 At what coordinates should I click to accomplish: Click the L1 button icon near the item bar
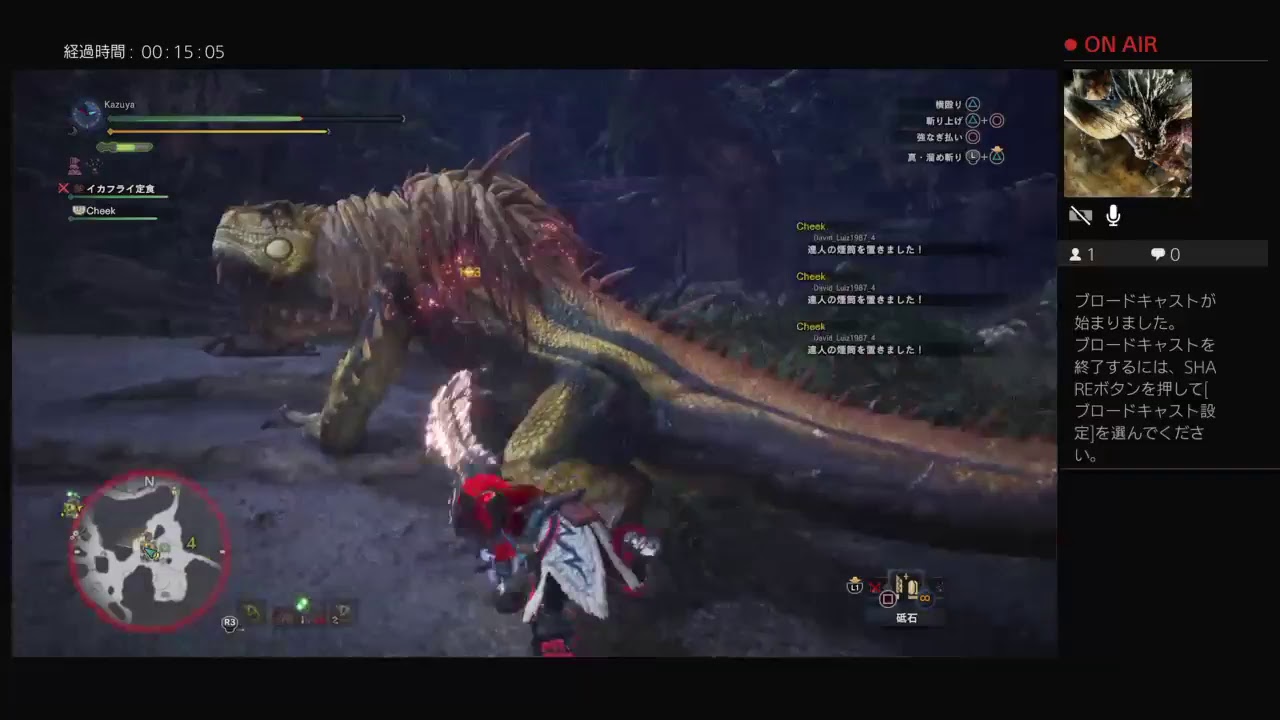pyautogui.click(x=855, y=587)
